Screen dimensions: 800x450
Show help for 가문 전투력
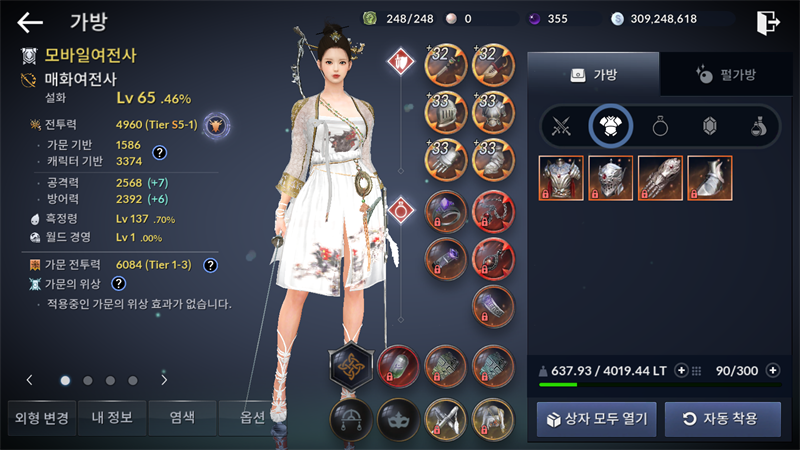210,265
